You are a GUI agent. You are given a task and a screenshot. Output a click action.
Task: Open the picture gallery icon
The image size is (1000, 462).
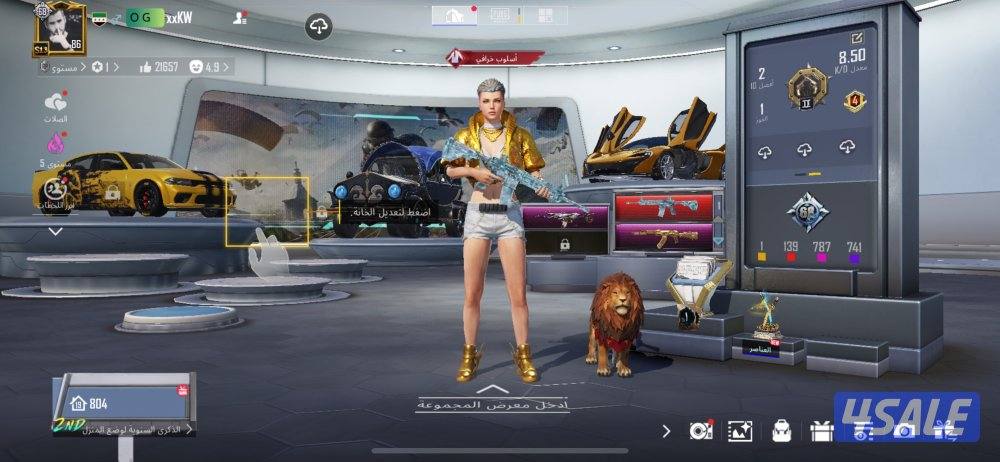(x=740, y=431)
